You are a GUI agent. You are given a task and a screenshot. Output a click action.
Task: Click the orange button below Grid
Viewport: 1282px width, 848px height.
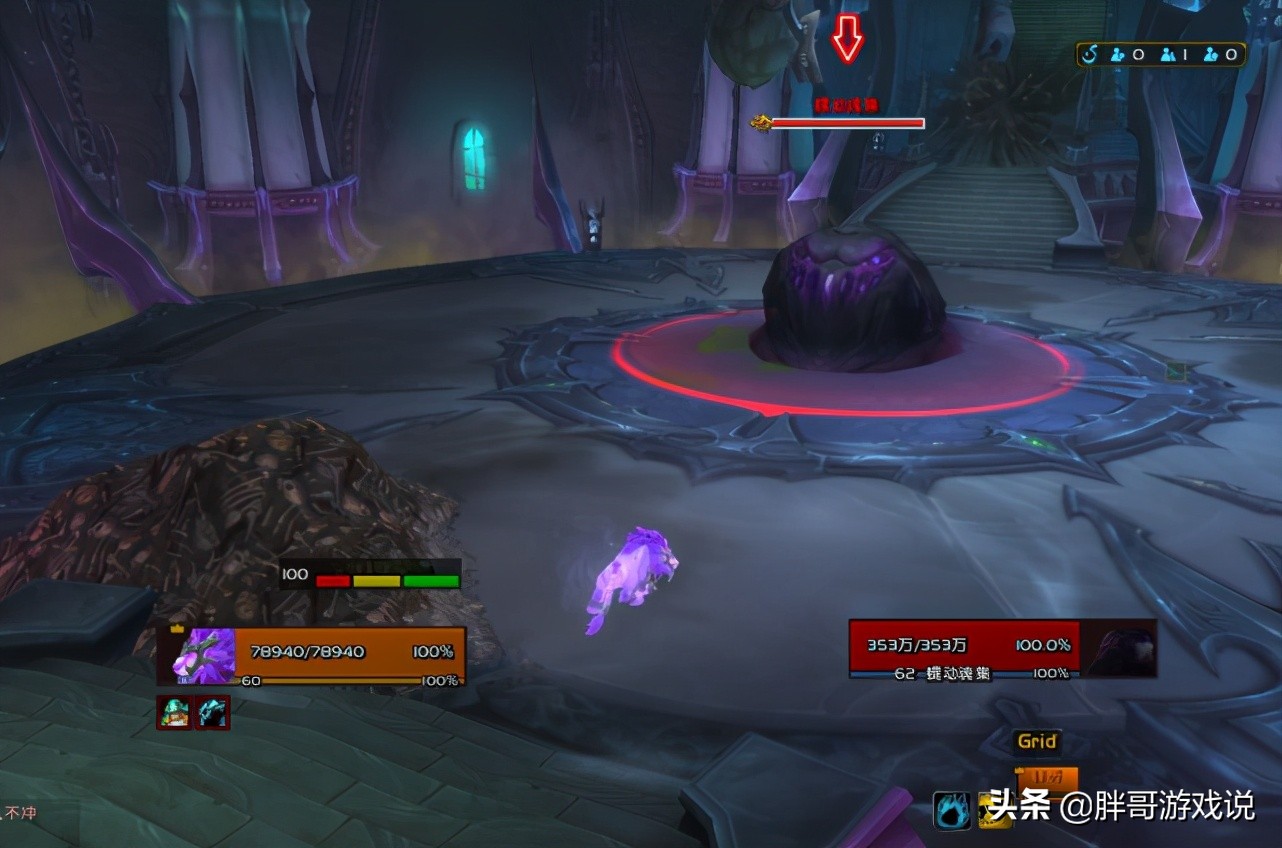pyautogui.click(x=1046, y=777)
